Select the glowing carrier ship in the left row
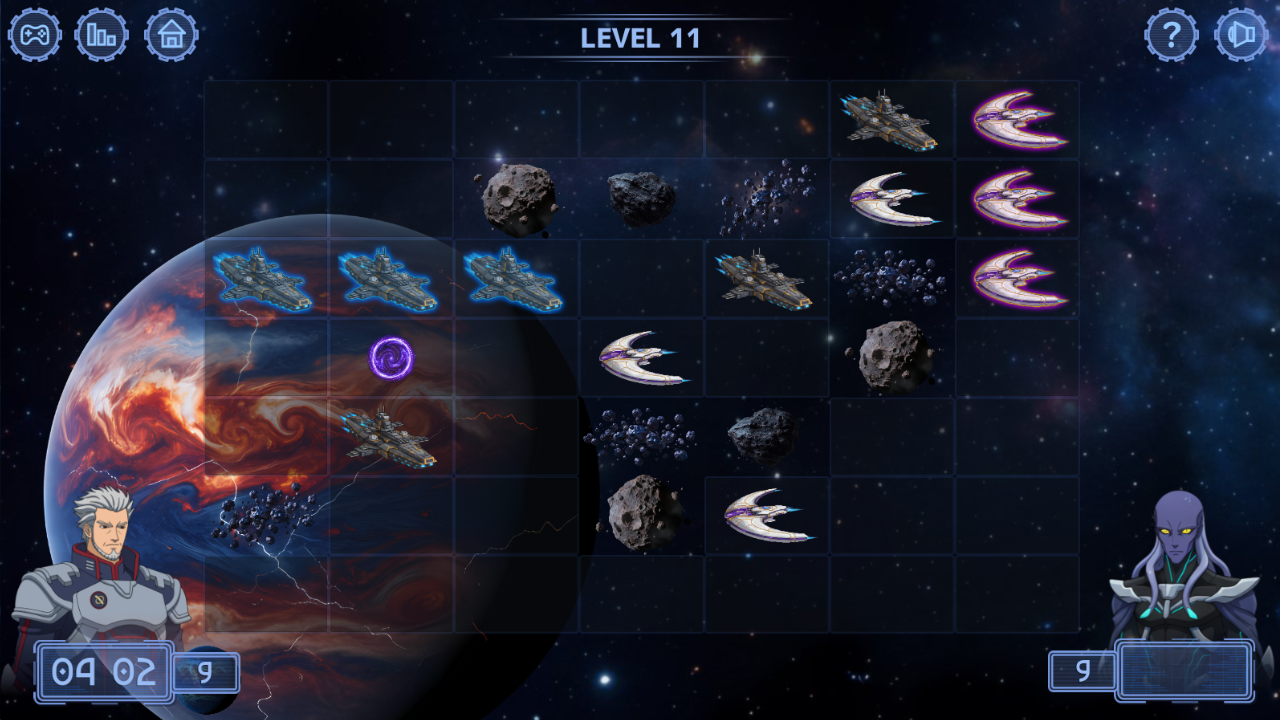This screenshot has width=1280, height=720. click(264, 278)
